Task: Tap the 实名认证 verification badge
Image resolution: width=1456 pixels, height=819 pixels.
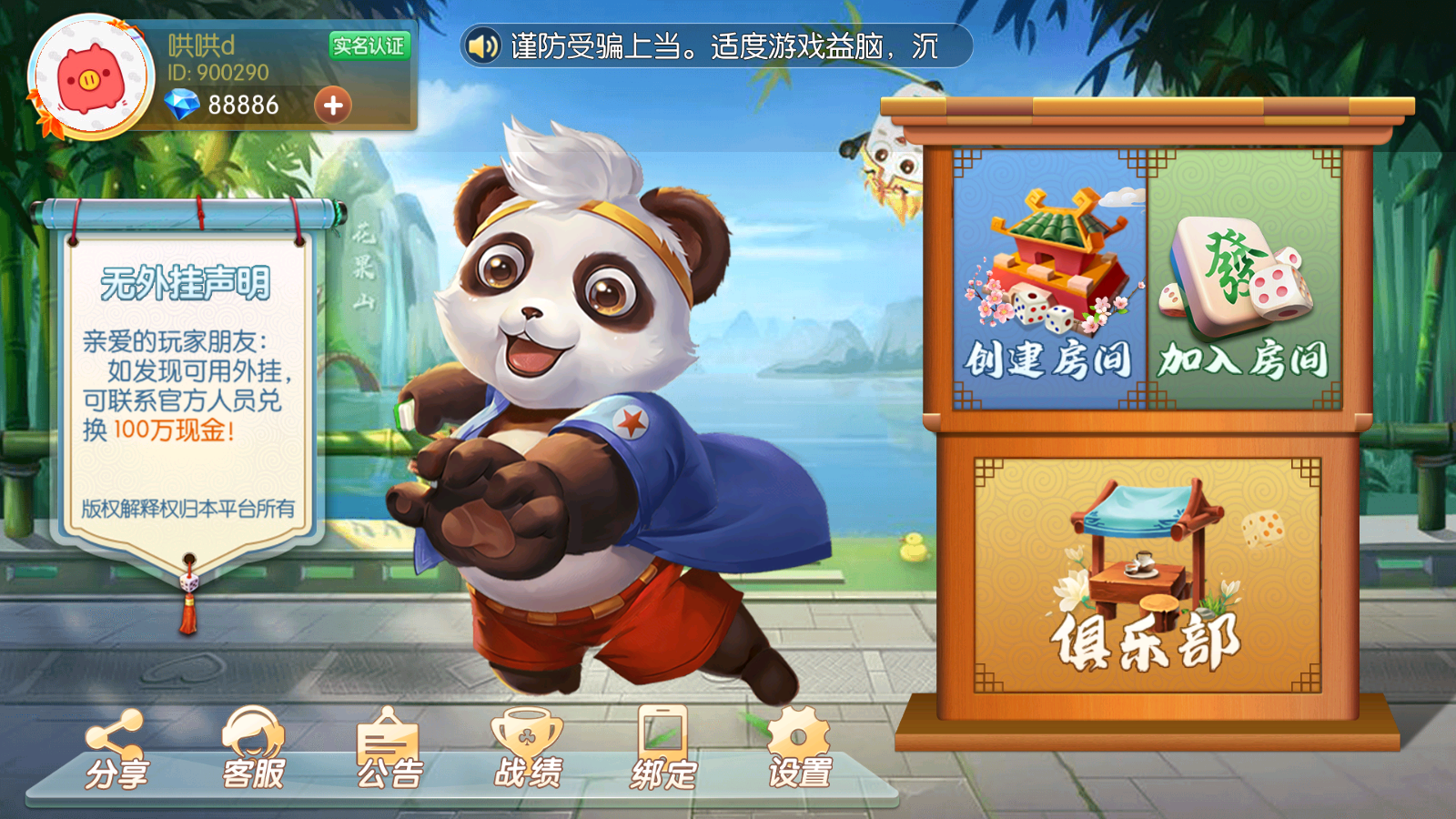Action: coord(369,46)
